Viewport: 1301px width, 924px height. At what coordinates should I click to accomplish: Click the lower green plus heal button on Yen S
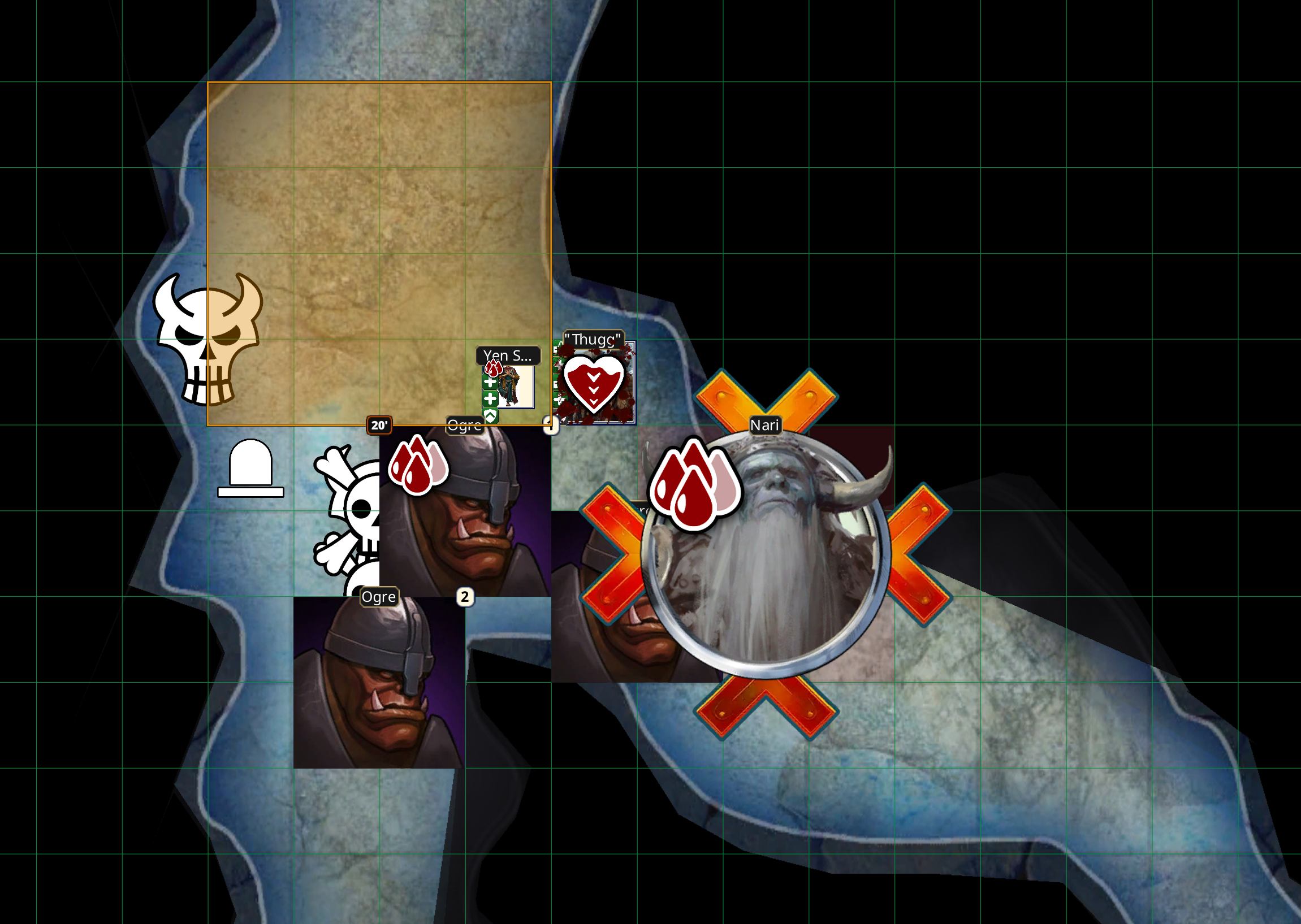[490, 398]
